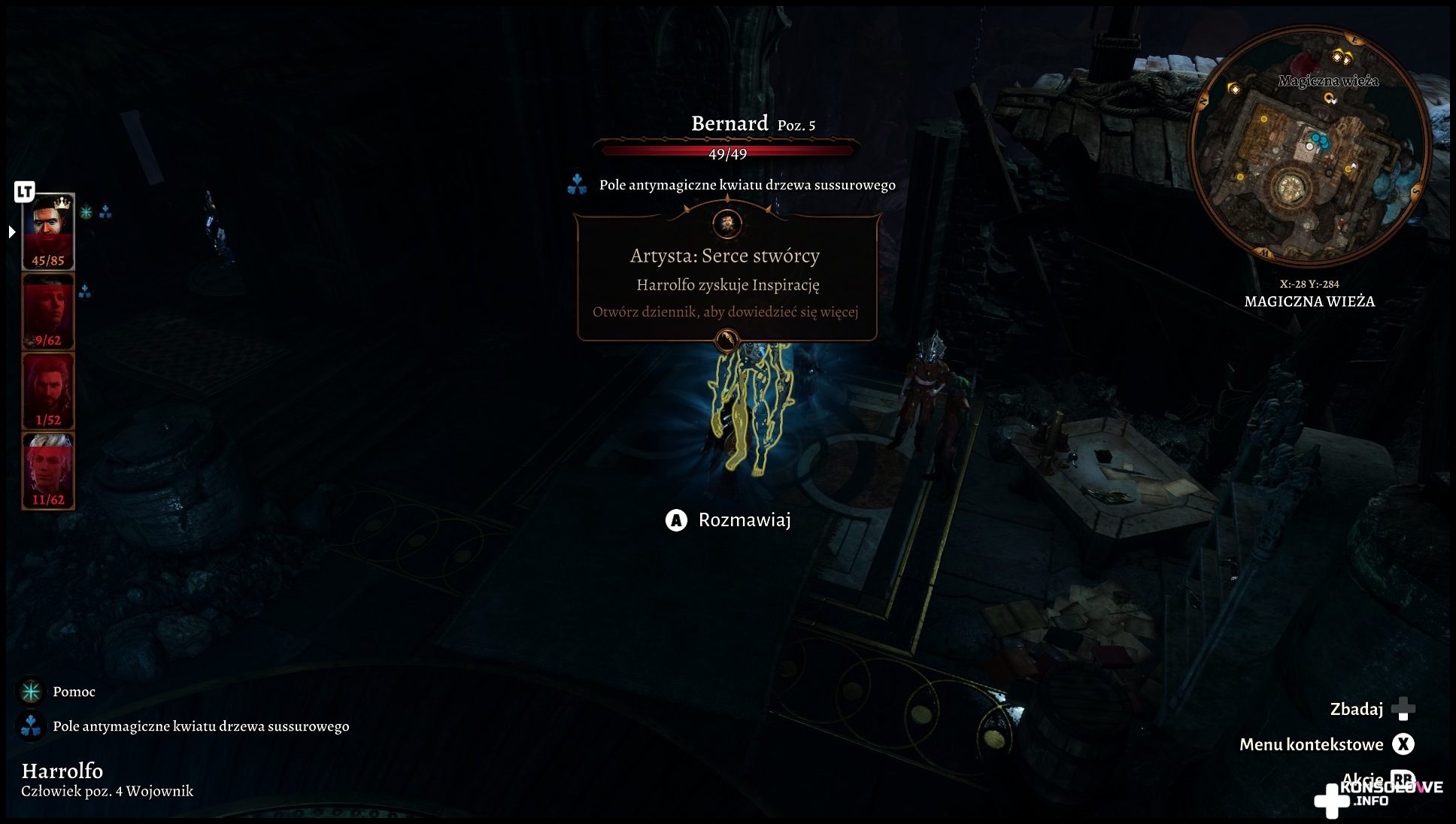Select Harrolfo's crowned party portrait
This screenshot has height=824, width=1456.
(x=48, y=231)
